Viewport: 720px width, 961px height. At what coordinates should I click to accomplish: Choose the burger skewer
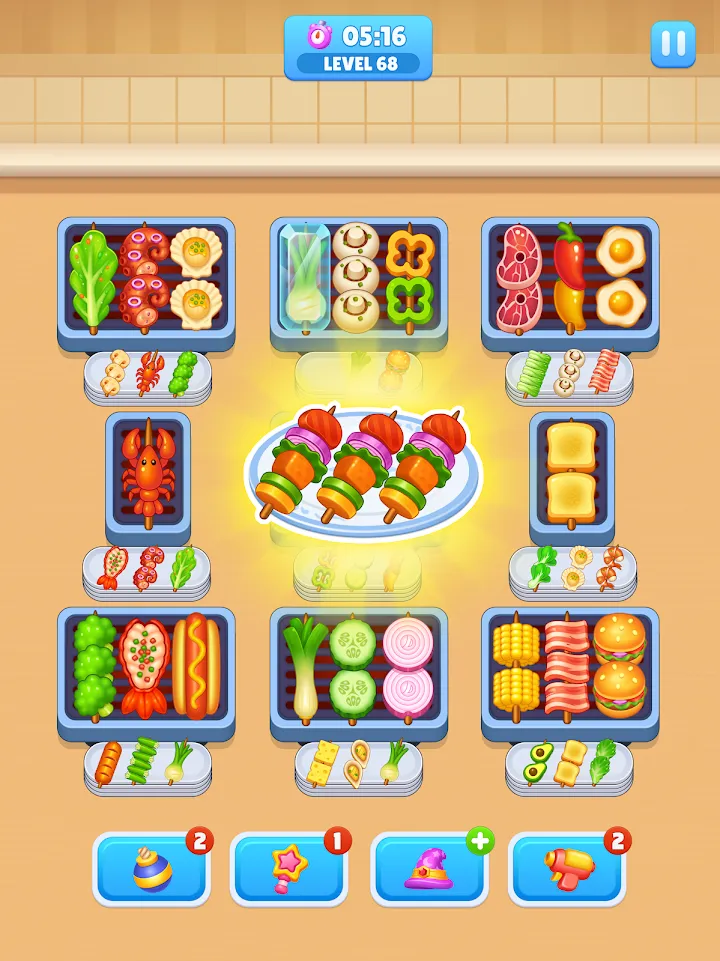click(x=620, y=662)
